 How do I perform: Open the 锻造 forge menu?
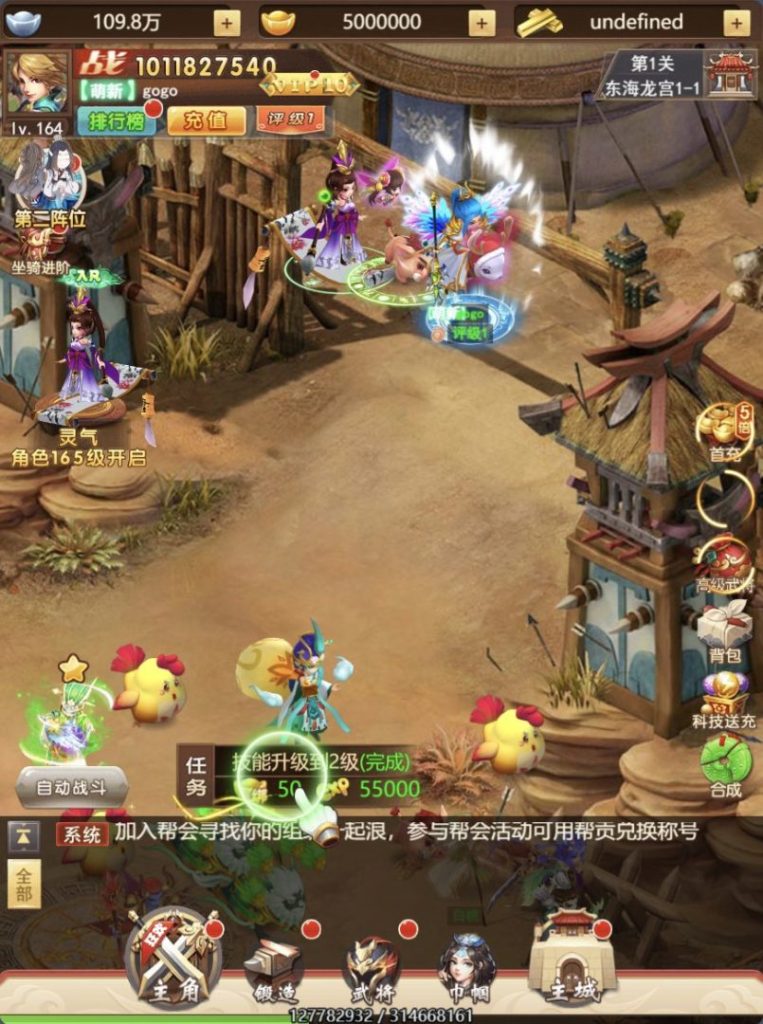click(x=274, y=970)
